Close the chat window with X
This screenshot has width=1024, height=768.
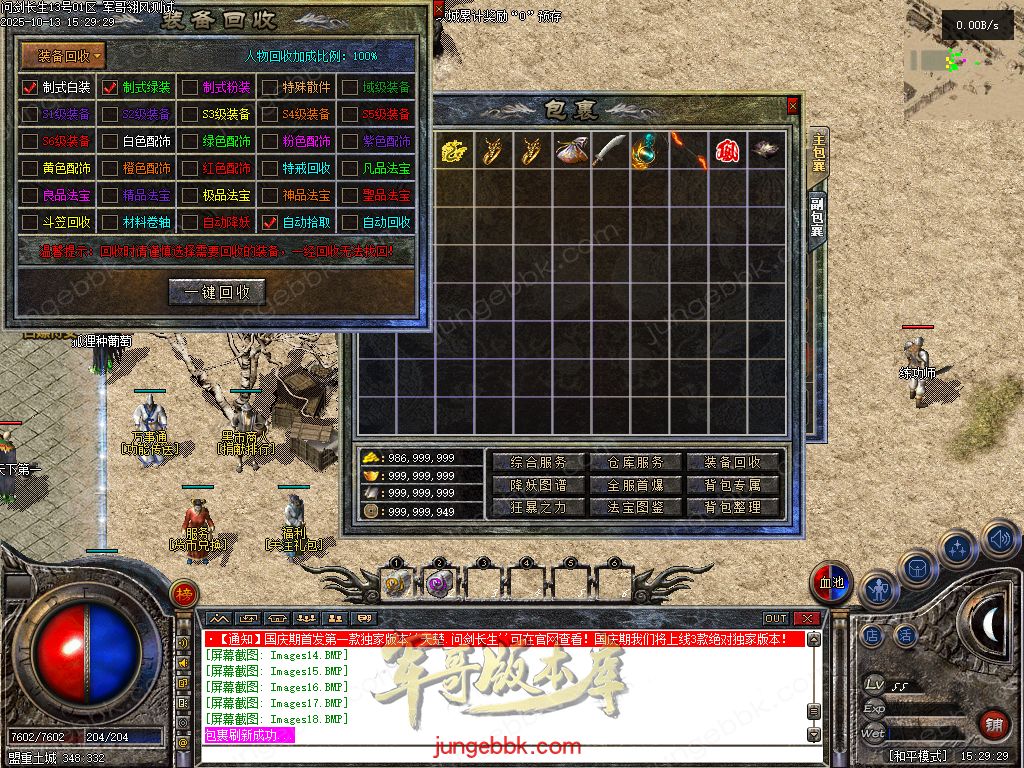click(x=806, y=619)
